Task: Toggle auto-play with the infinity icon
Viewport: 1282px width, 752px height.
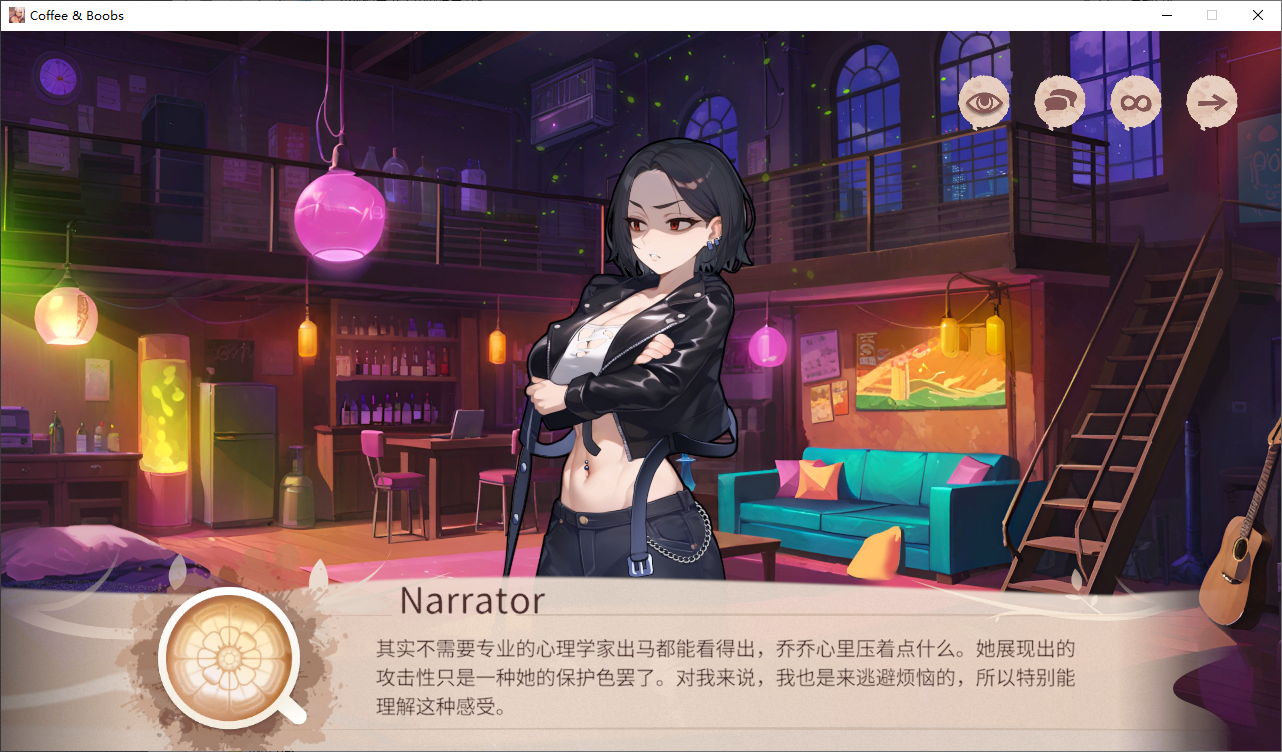Action: [x=1136, y=102]
